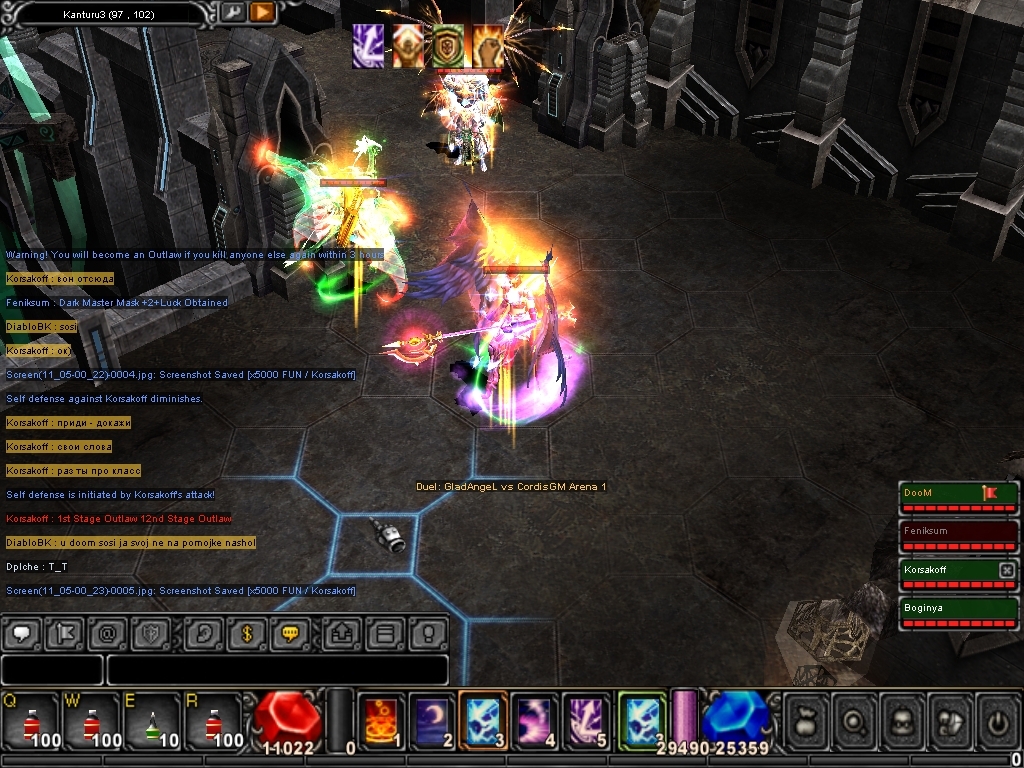Screen dimensions: 1024x768
Task: Click the orange play arrow button
Action: (262, 12)
